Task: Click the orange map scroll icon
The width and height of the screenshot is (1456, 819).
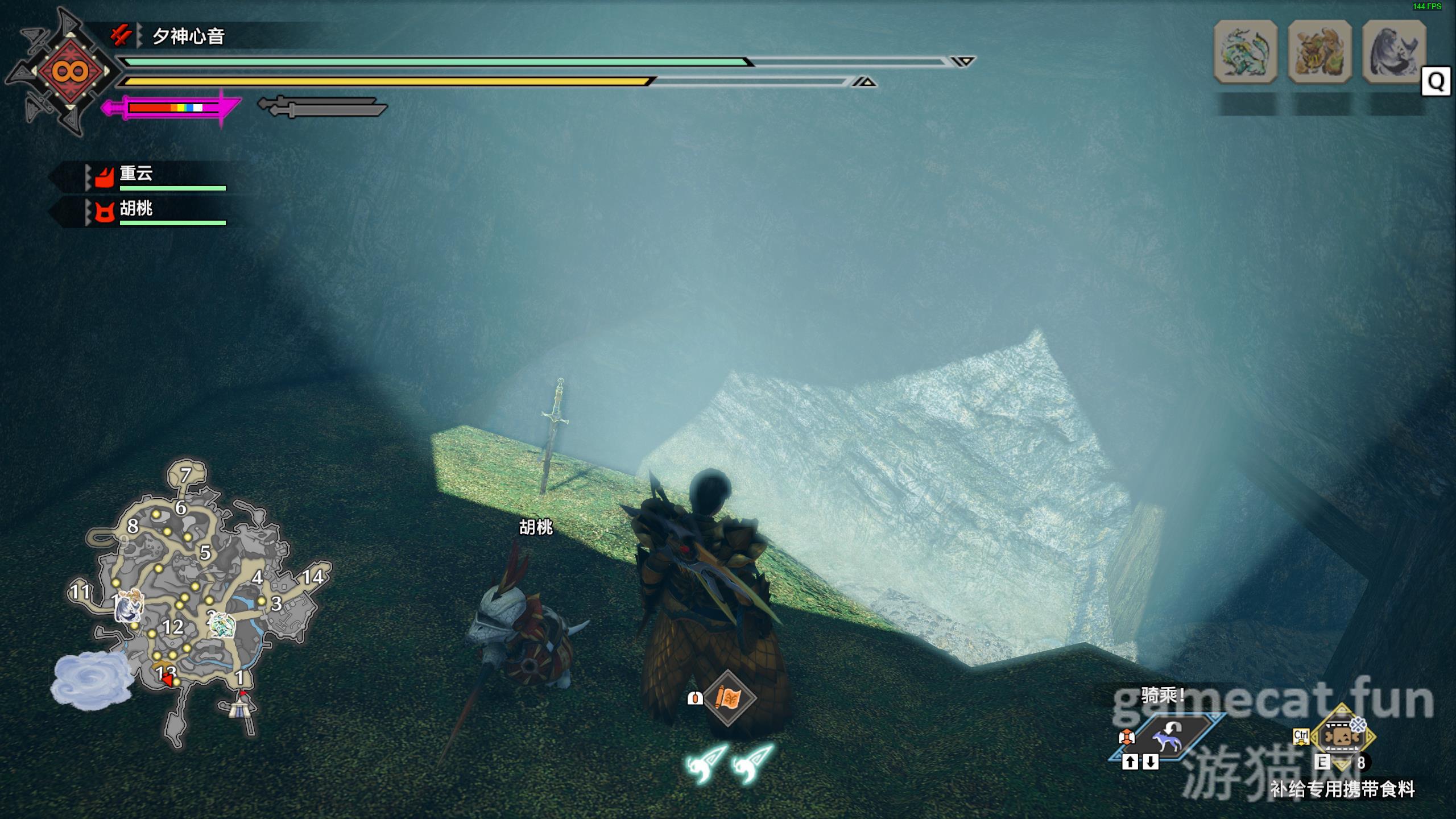Action: [728, 698]
